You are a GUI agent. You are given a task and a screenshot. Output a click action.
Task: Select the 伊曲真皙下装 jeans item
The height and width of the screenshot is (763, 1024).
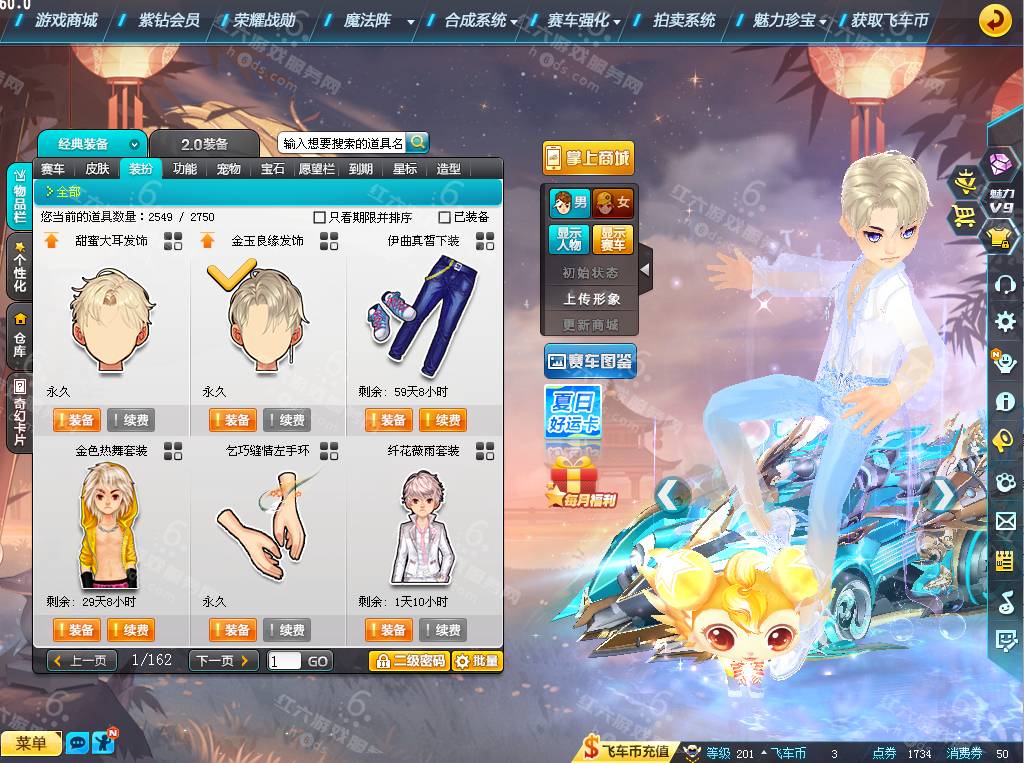[x=423, y=315]
